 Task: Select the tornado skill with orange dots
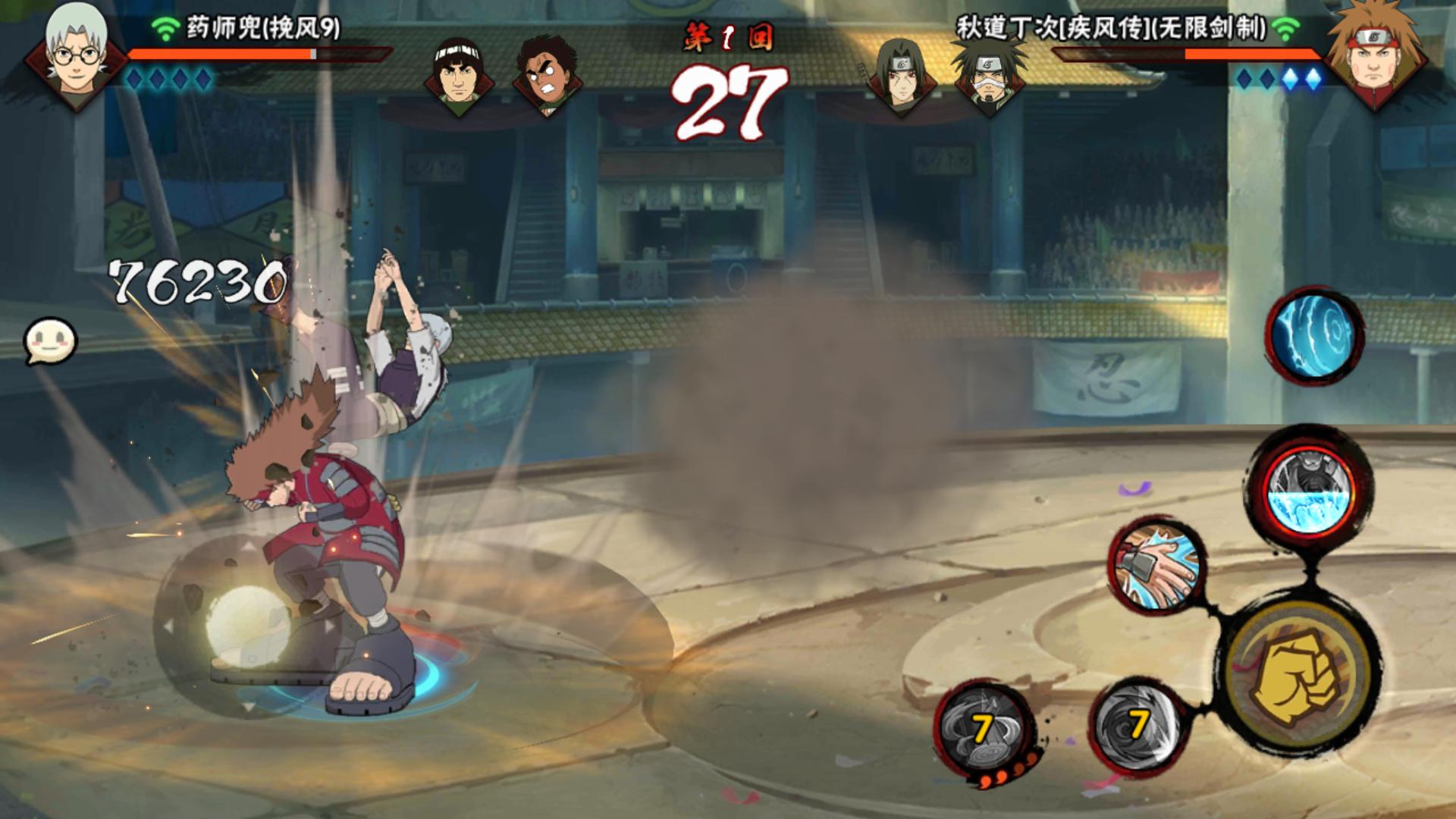tap(984, 729)
